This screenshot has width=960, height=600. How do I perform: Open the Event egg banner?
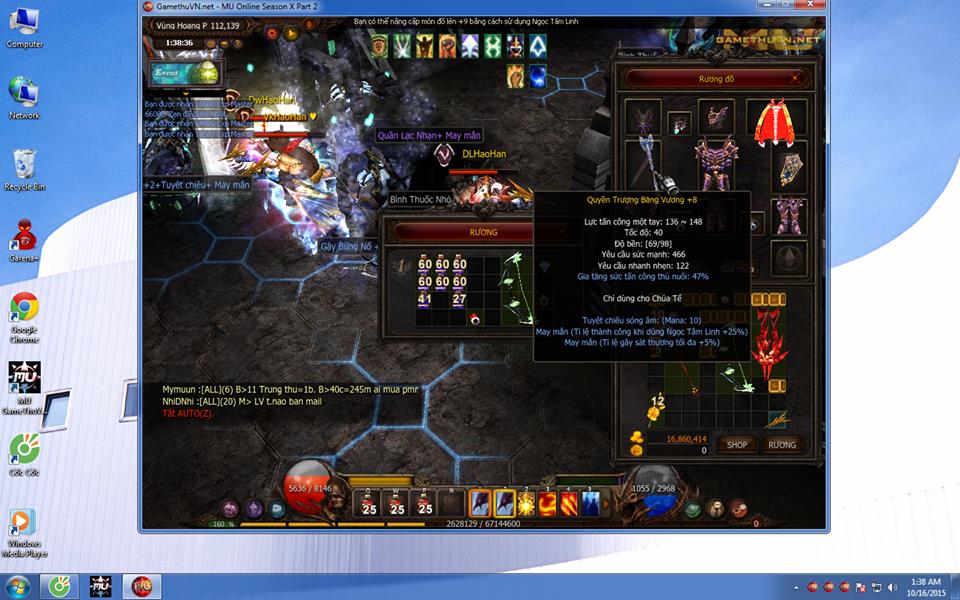(186, 73)
